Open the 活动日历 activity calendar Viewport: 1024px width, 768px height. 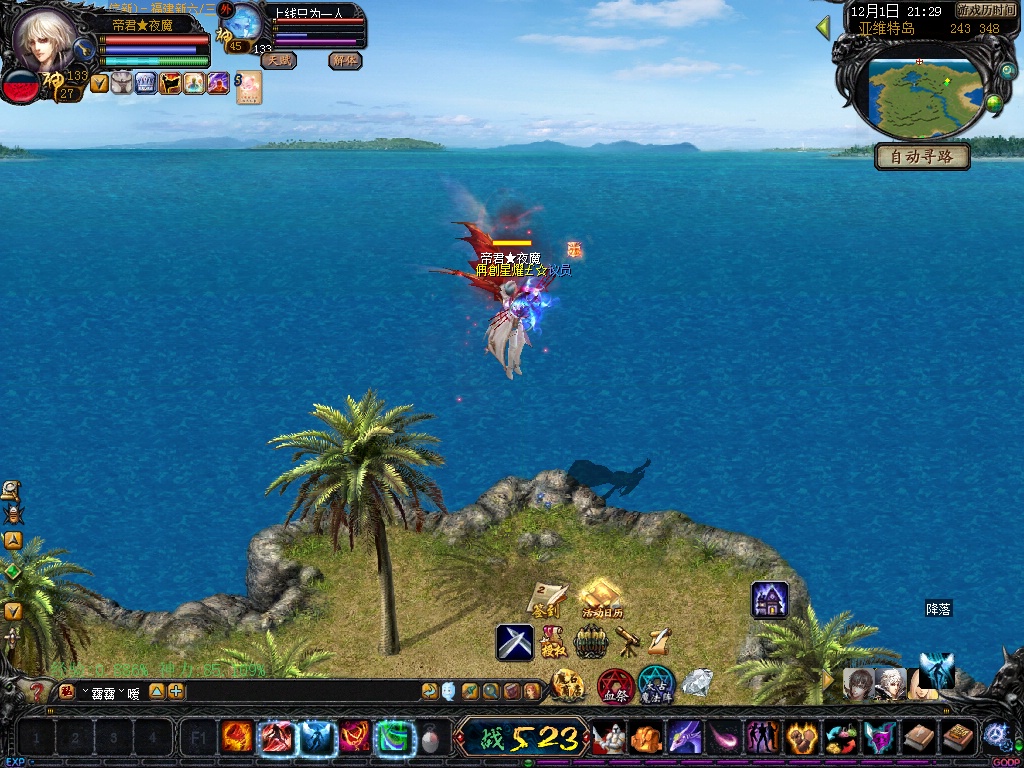[601, 598]
